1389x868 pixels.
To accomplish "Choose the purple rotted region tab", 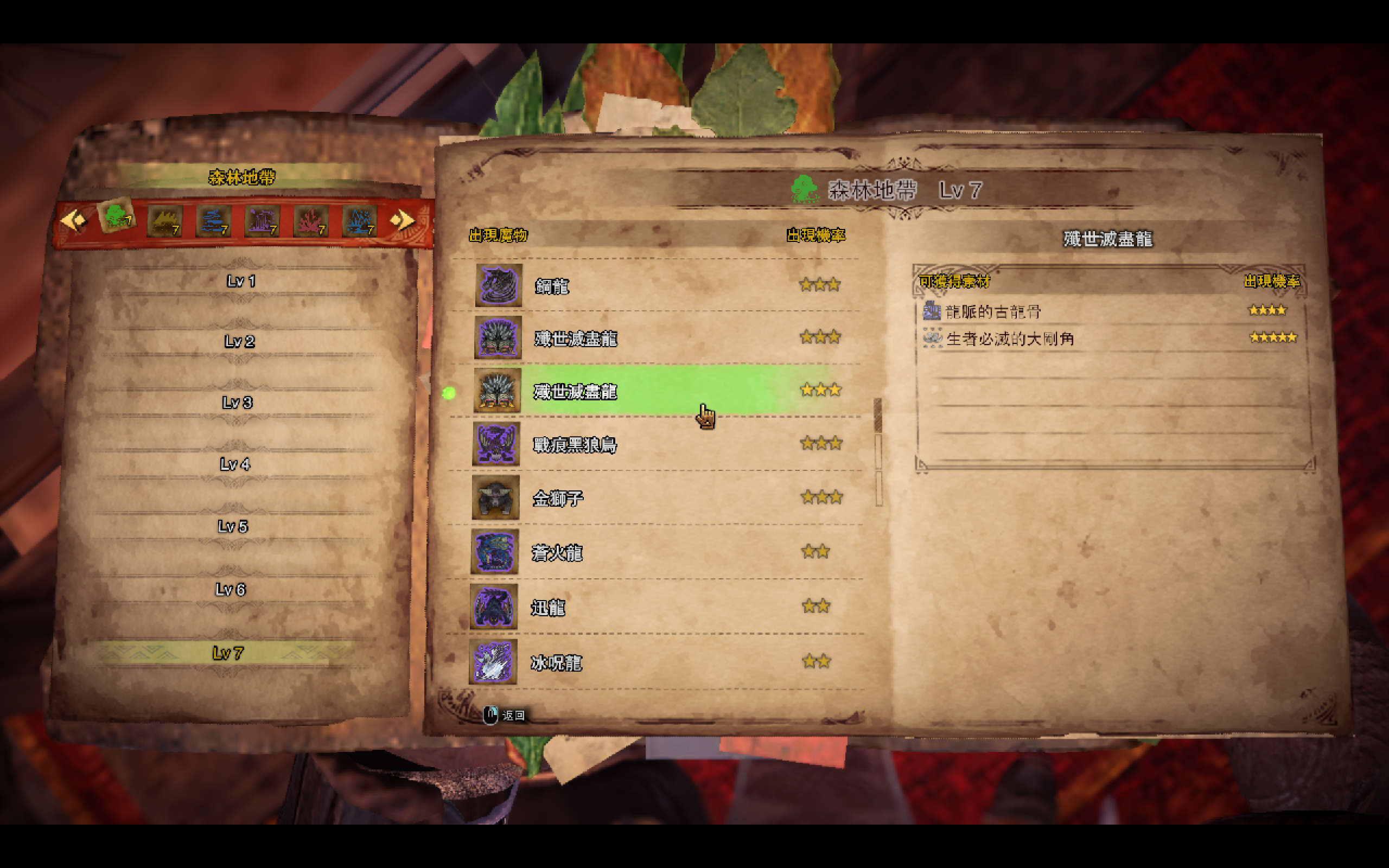I will [x=262, y=221].
